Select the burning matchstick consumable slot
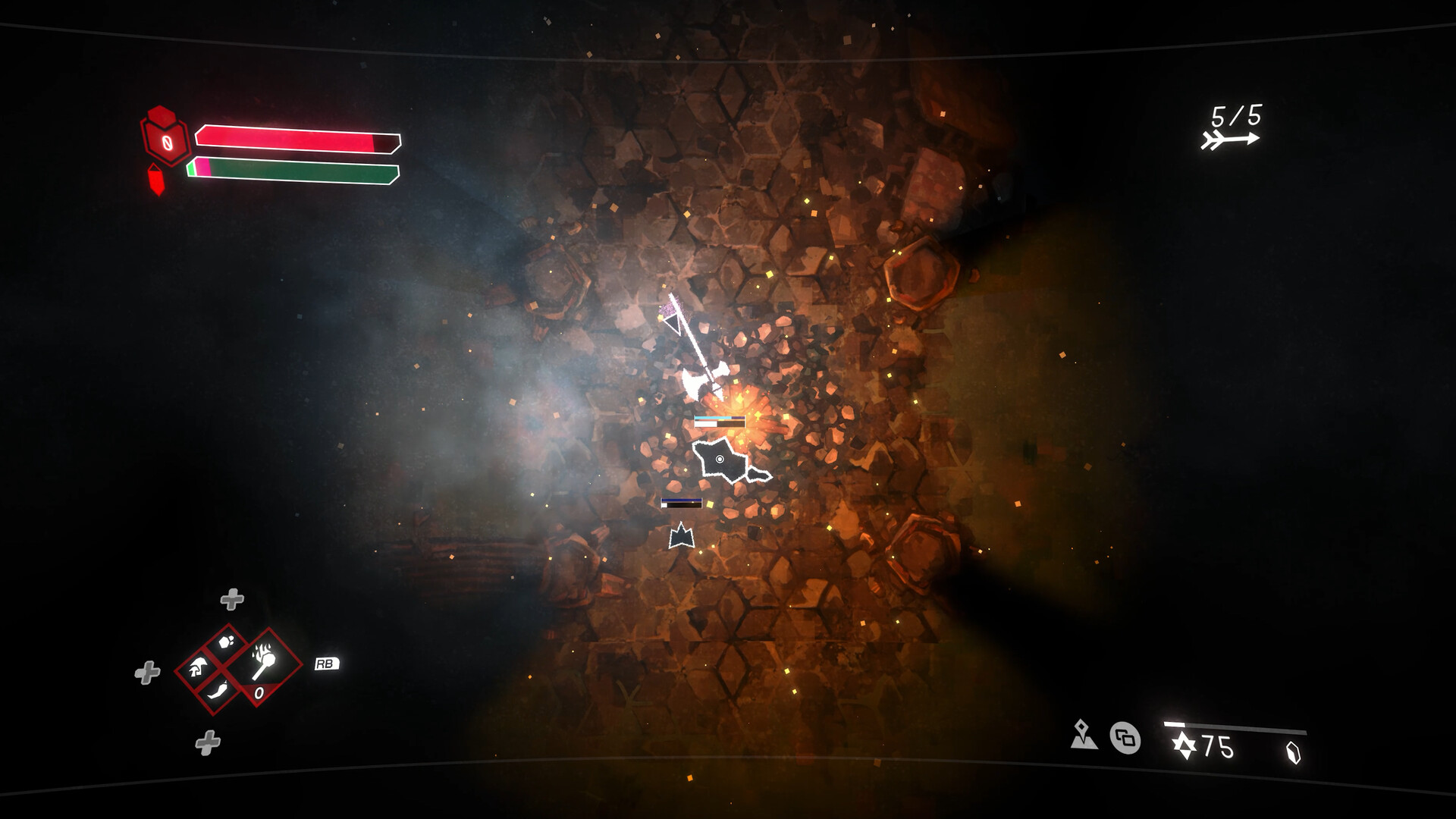The image size is (1456, 819). coord(263,661)
